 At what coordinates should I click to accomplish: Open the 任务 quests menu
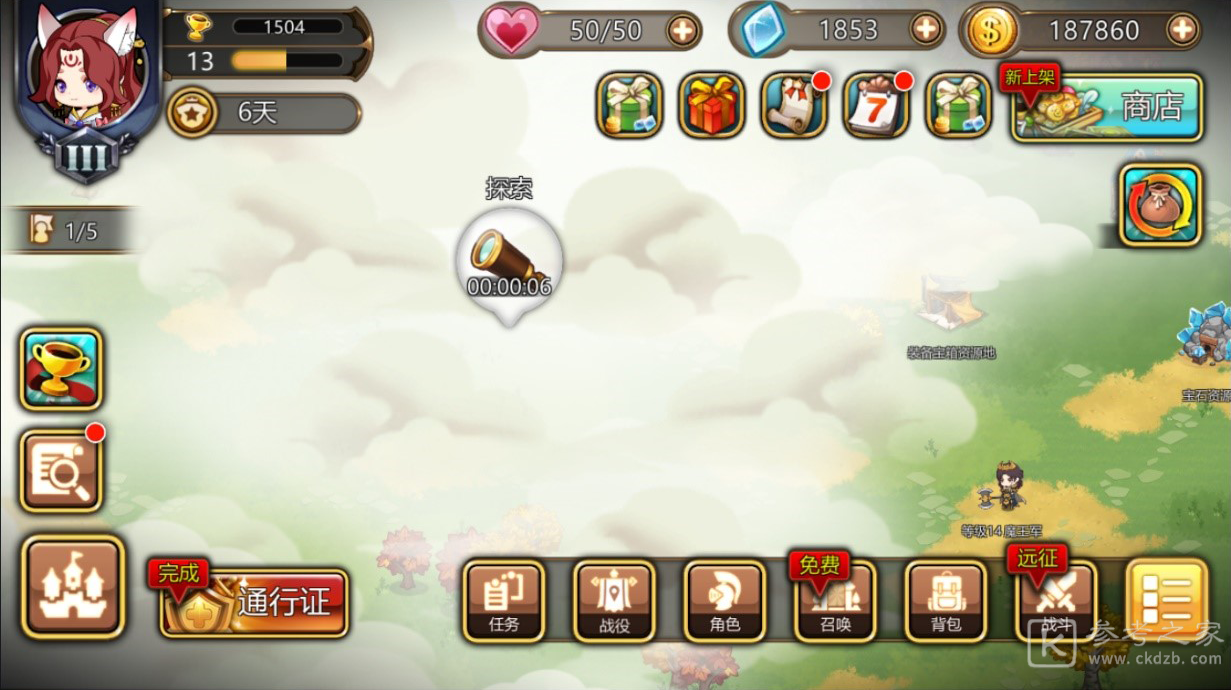click(503, 600)
